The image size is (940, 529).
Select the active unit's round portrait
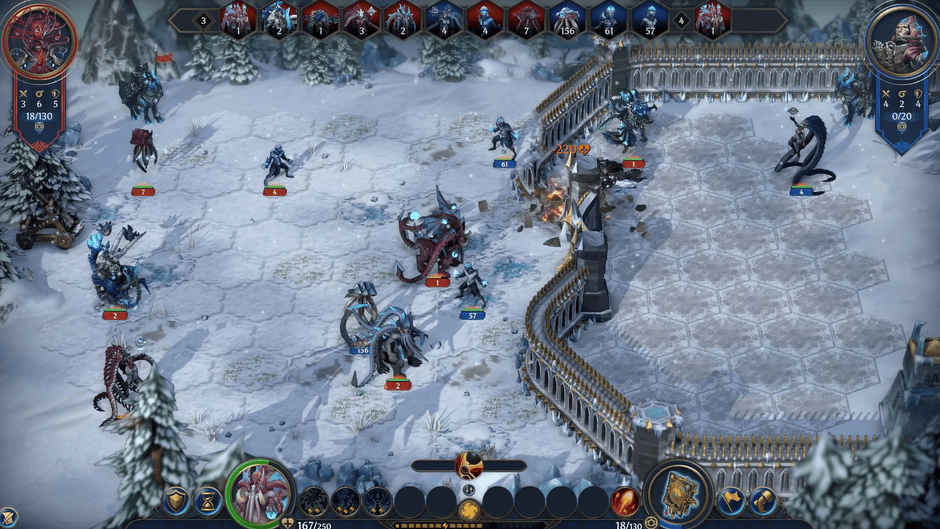pos(261,493)
